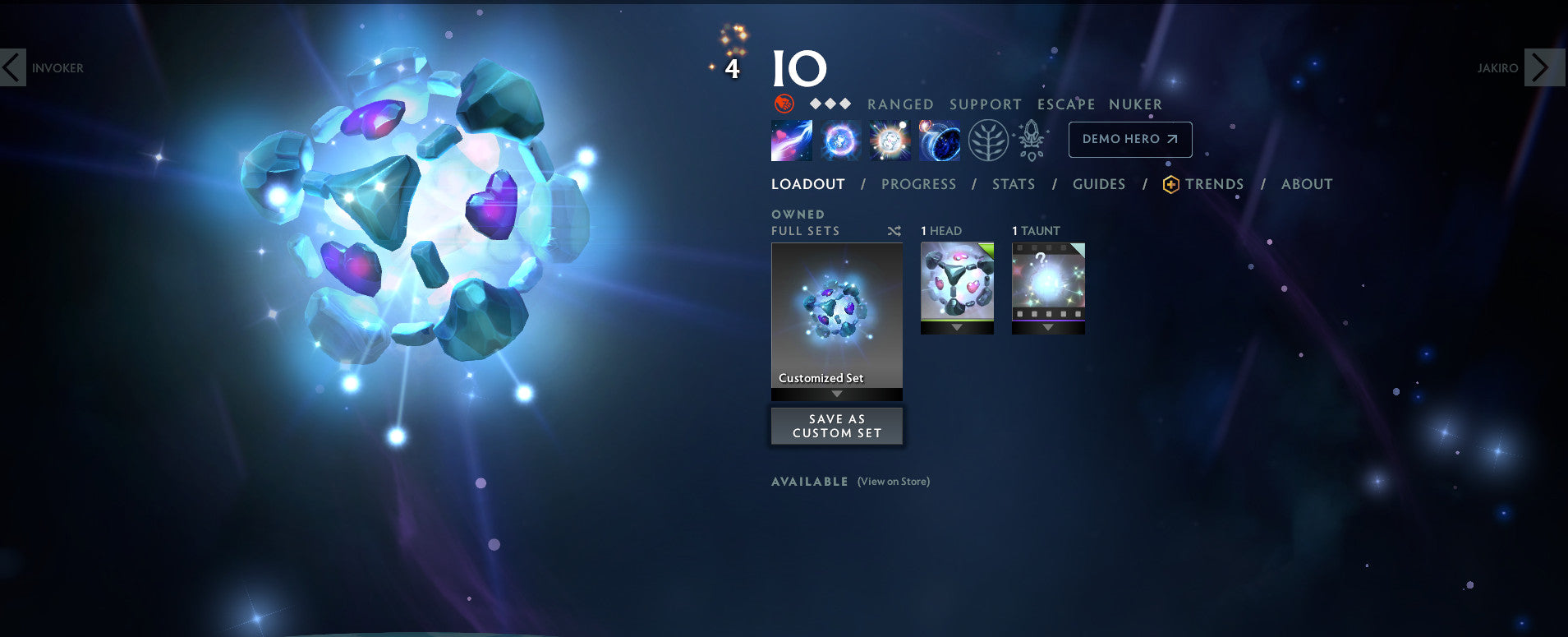Open the View on Store link
Viewport: 1568px width, 637px height.
892,482
